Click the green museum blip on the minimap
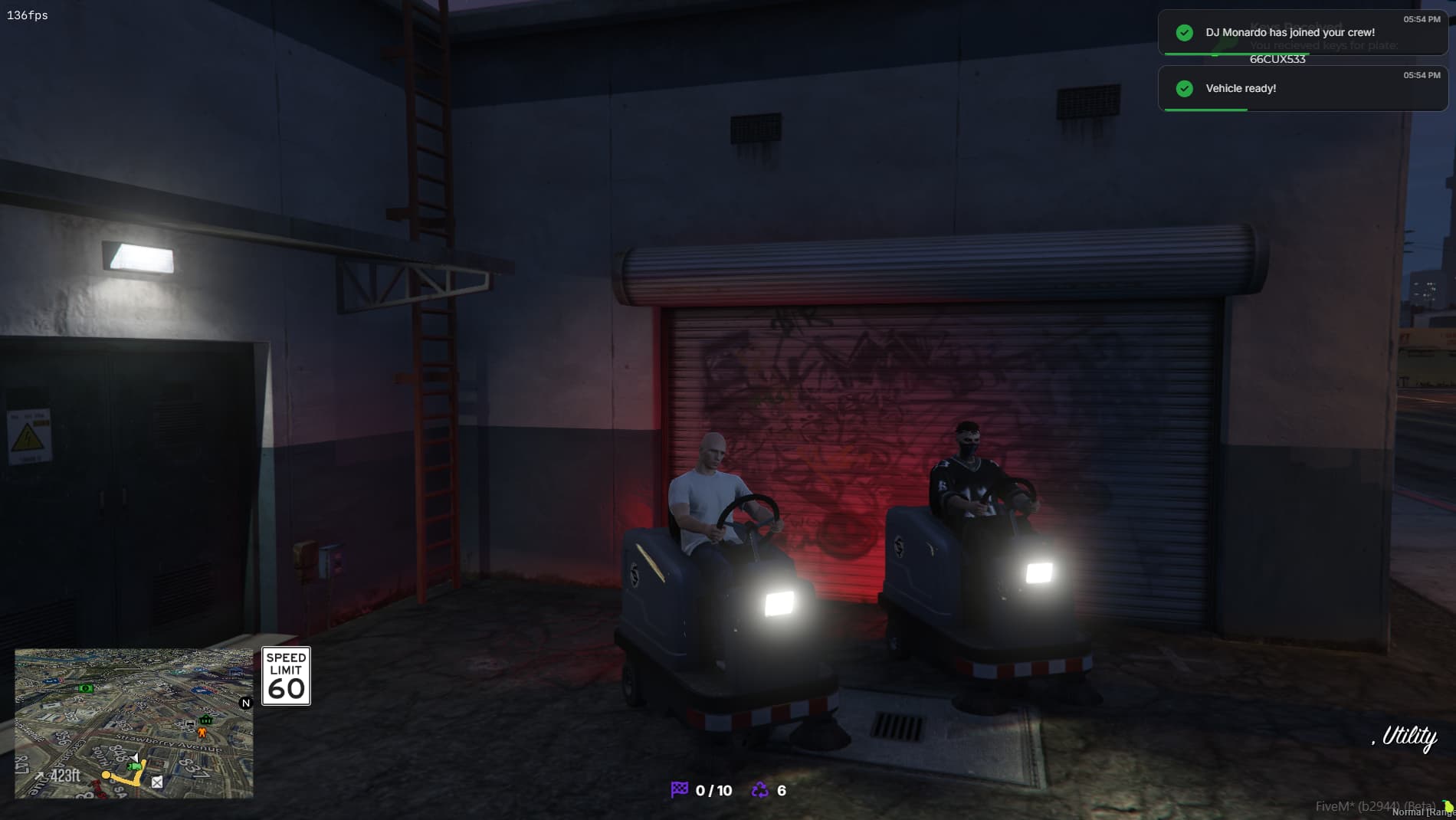This screenshot has width=1456, height=820. [x=206, y=720]
